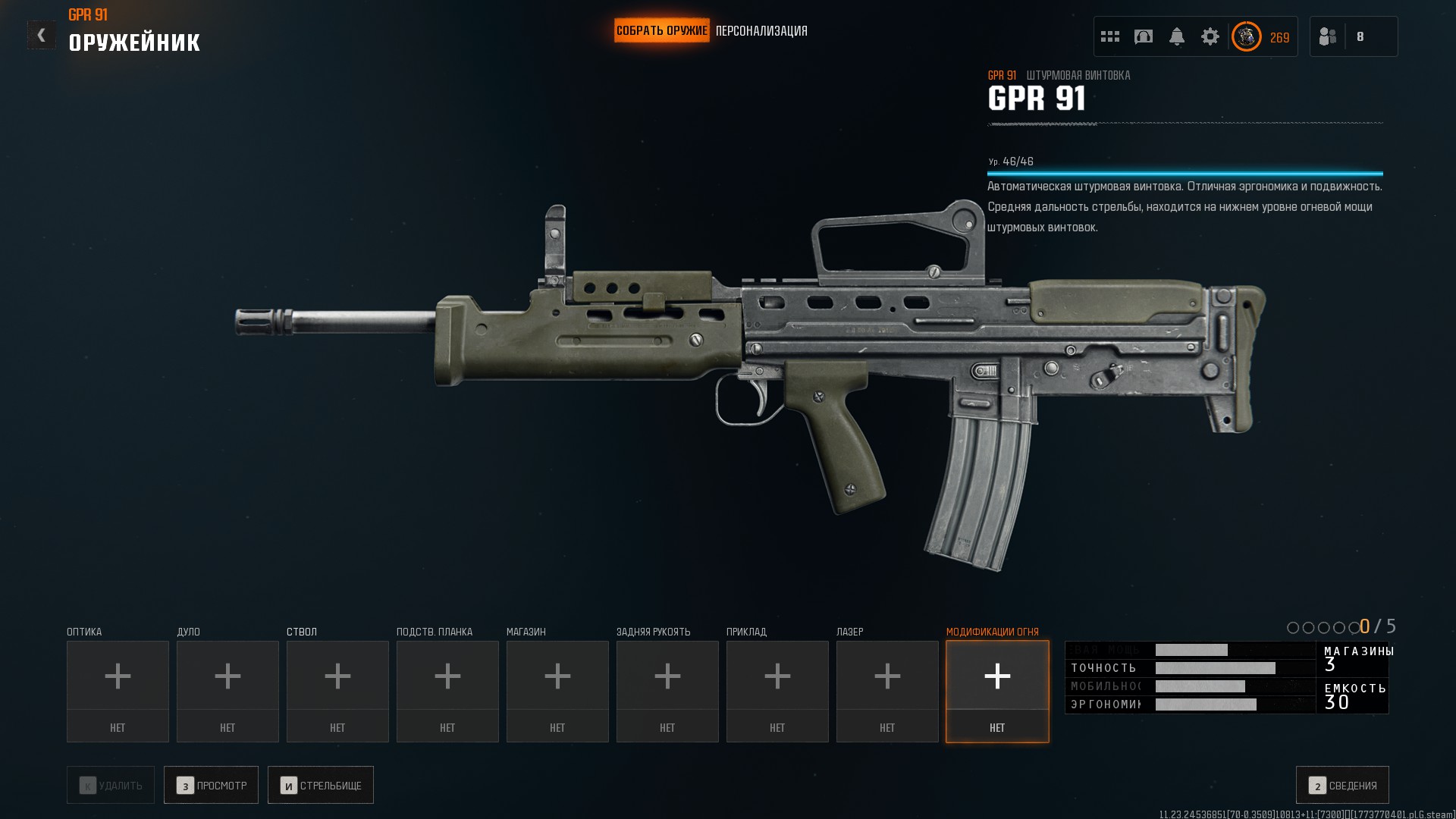The width and height of the screenshot is (1456, 819).
Task: Go back with the arrow button
Action: (41, 35)
